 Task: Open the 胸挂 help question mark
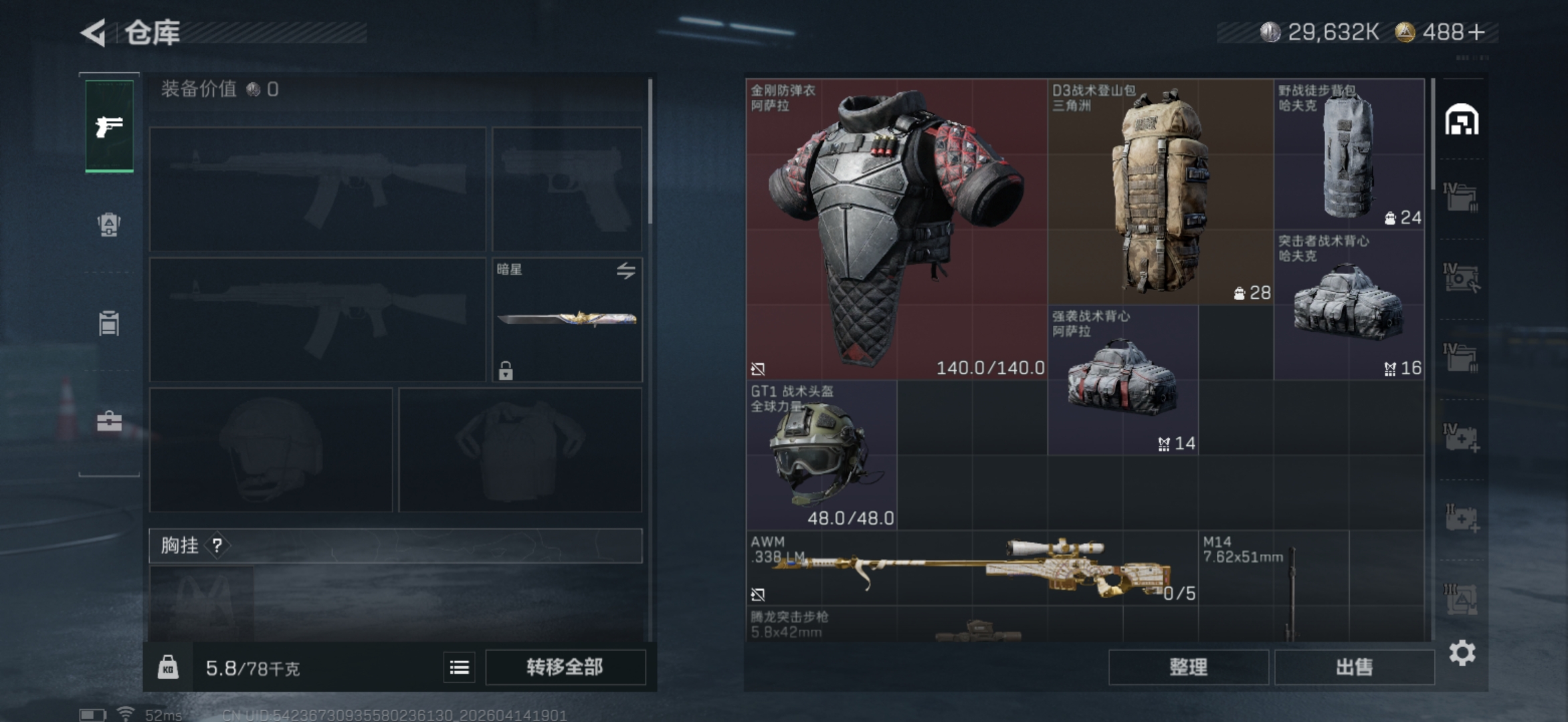click(x=217, y=546)
